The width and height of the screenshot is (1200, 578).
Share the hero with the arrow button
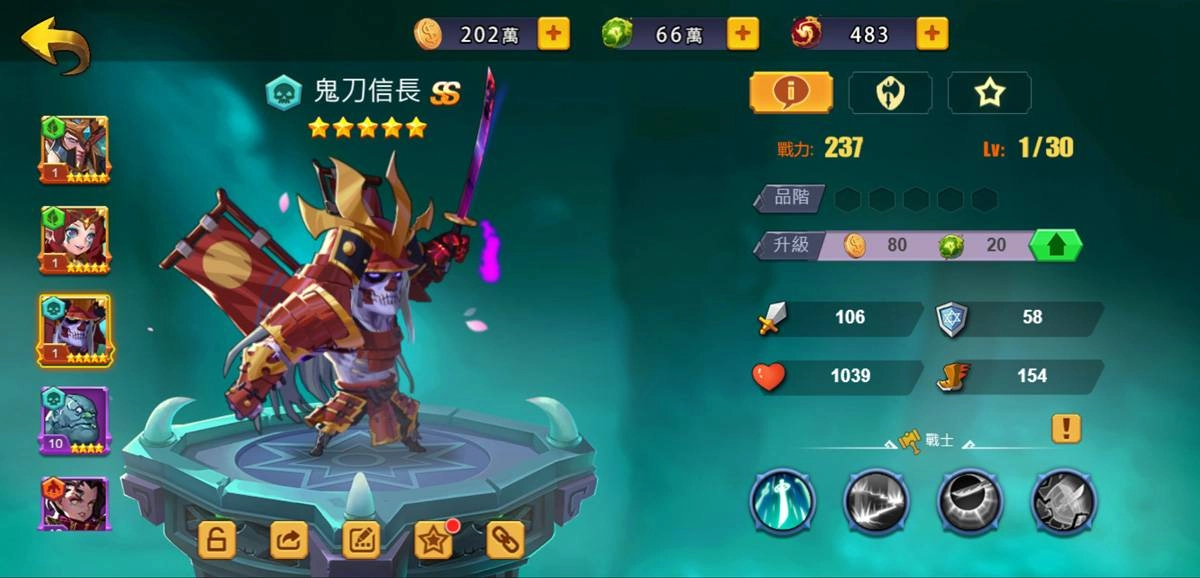pos(289,540)
